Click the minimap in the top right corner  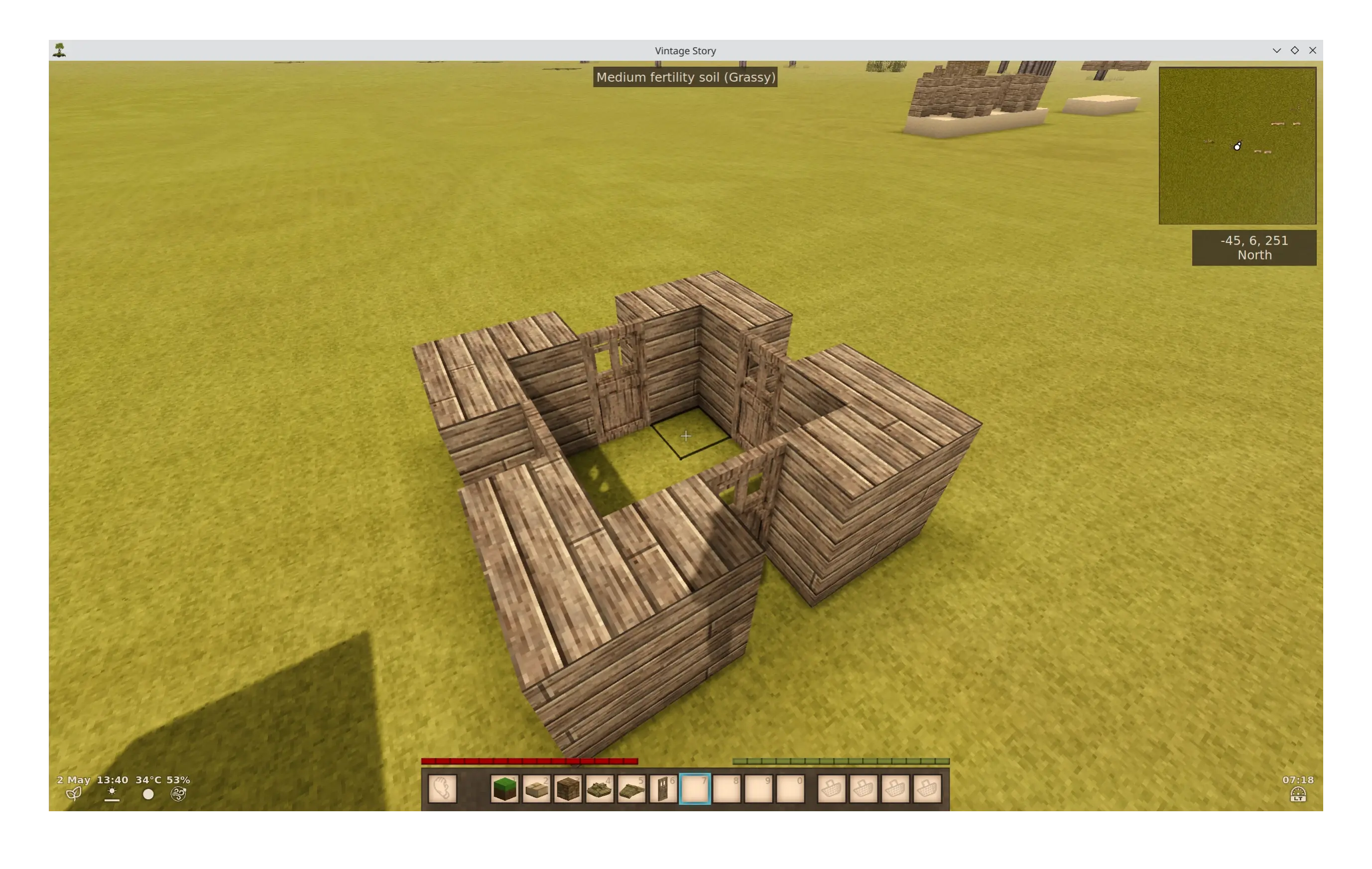click(1238, 145)
